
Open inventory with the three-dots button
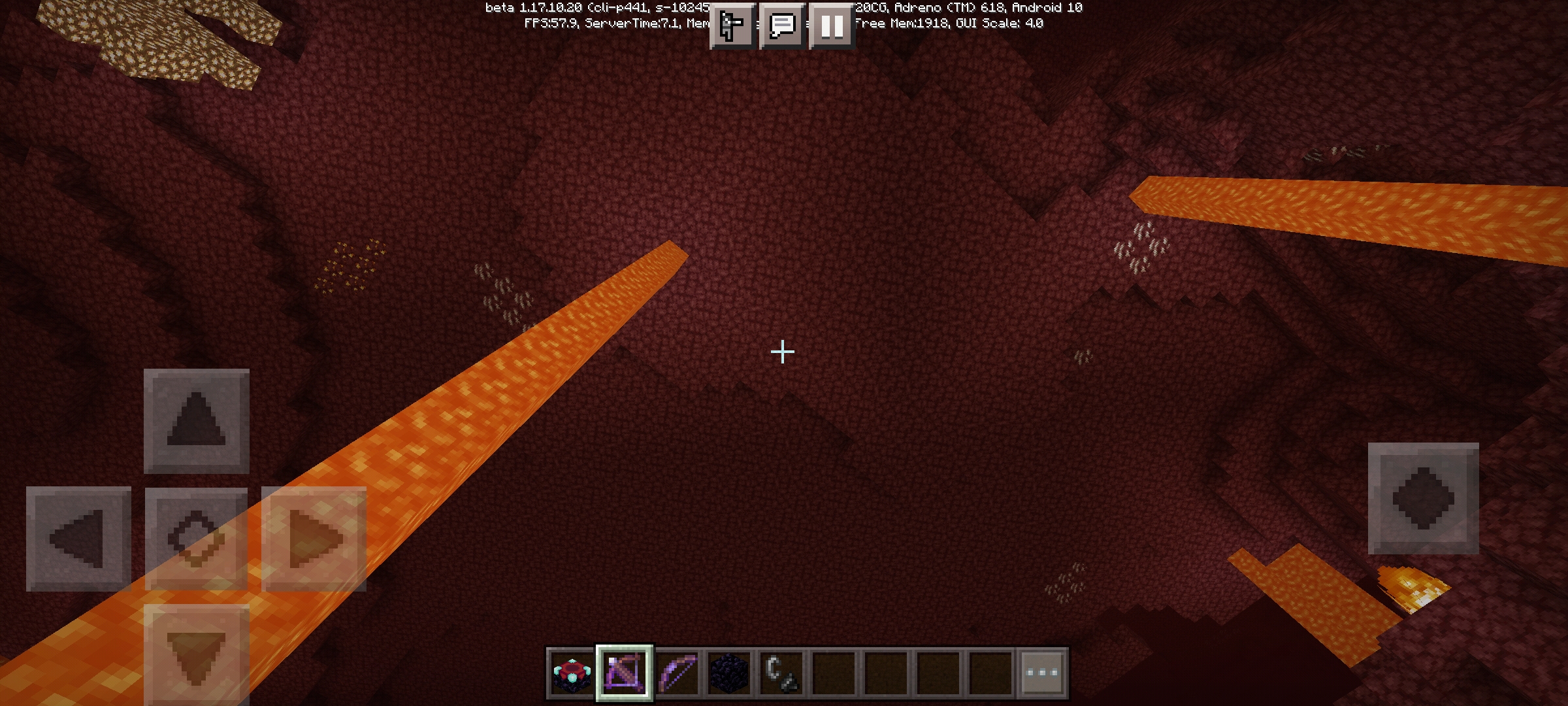click(1042, 673)
